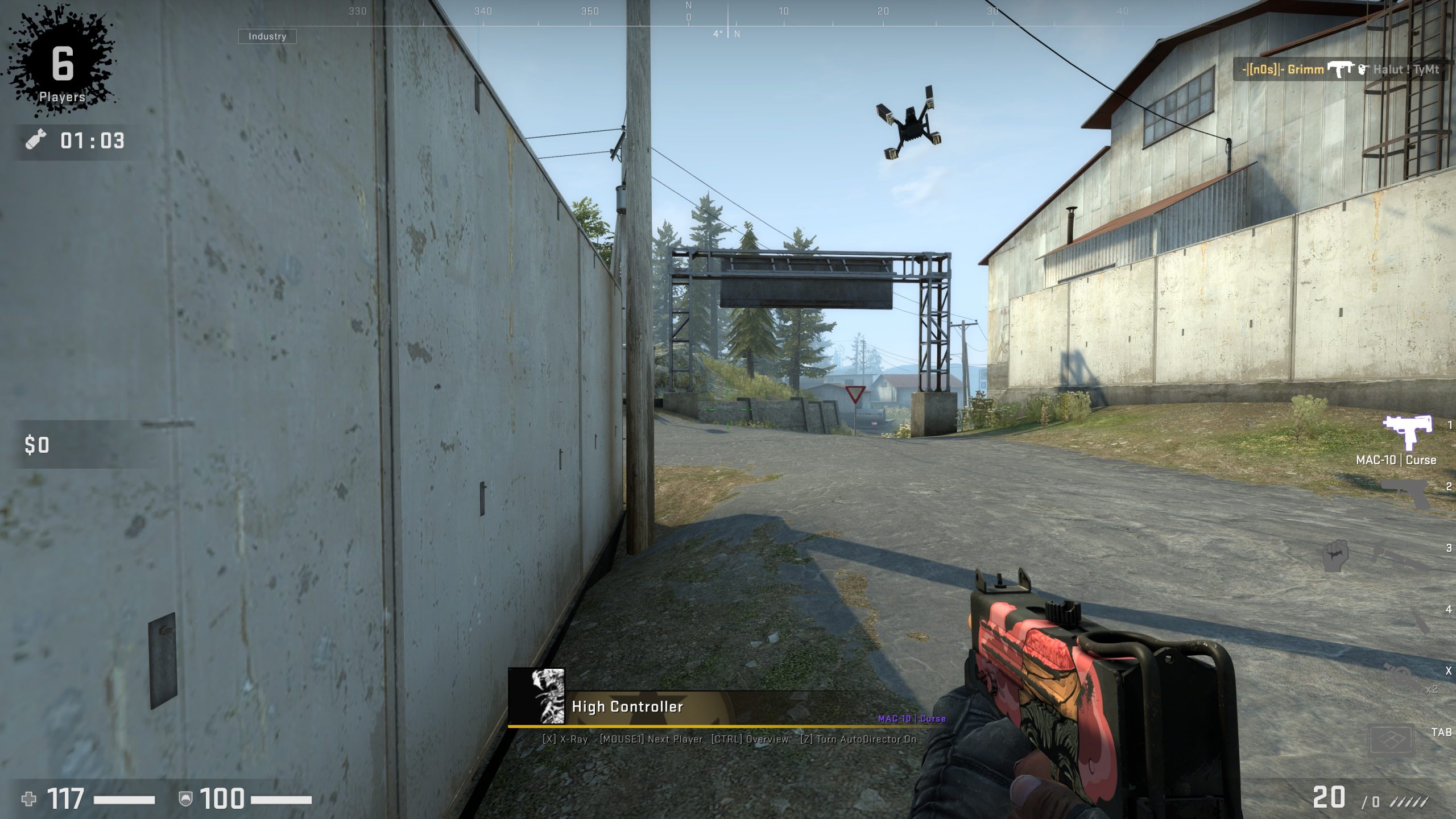
Task: Click the MP9 weapon icon in the killfeed
Action: pyautogui.click(x=1341, y=69)
